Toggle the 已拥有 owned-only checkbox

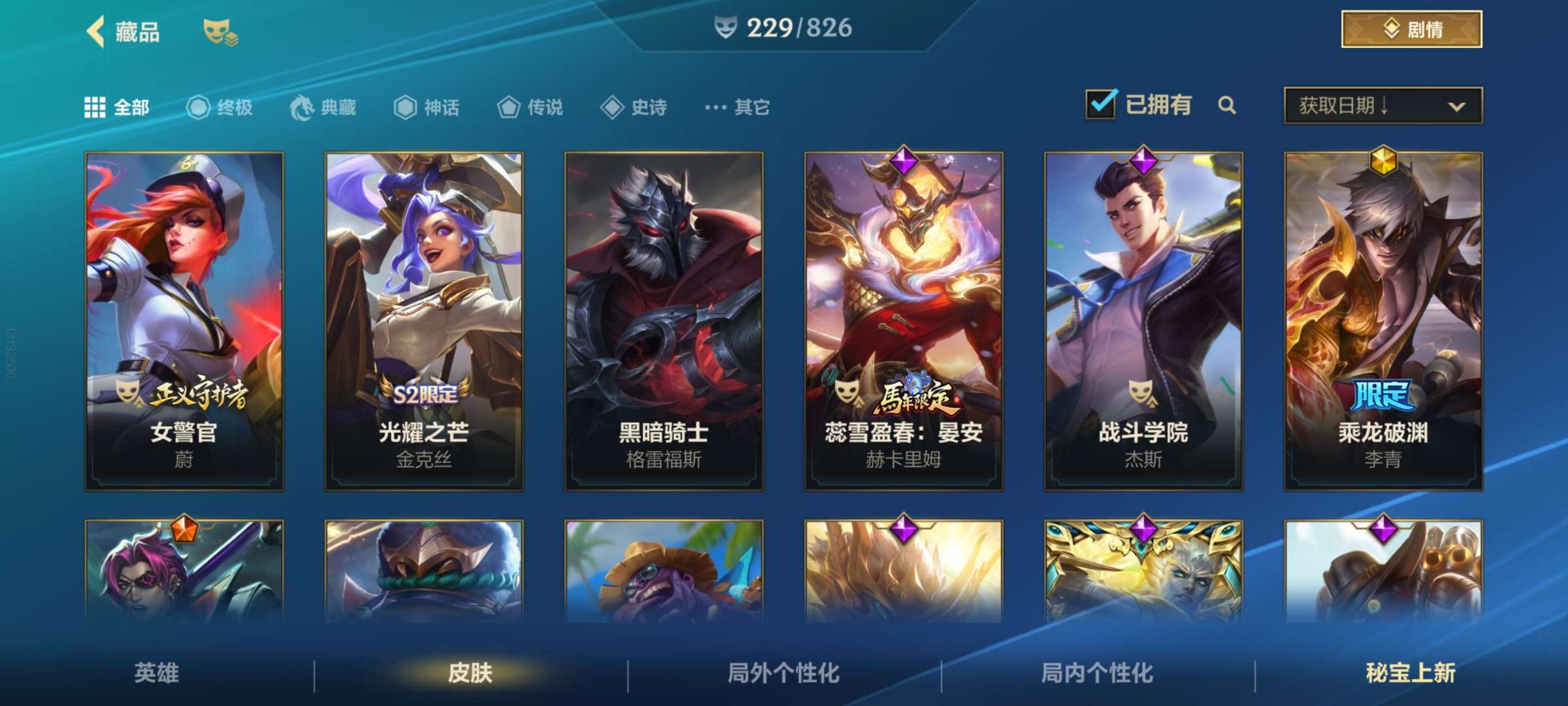1102,104
